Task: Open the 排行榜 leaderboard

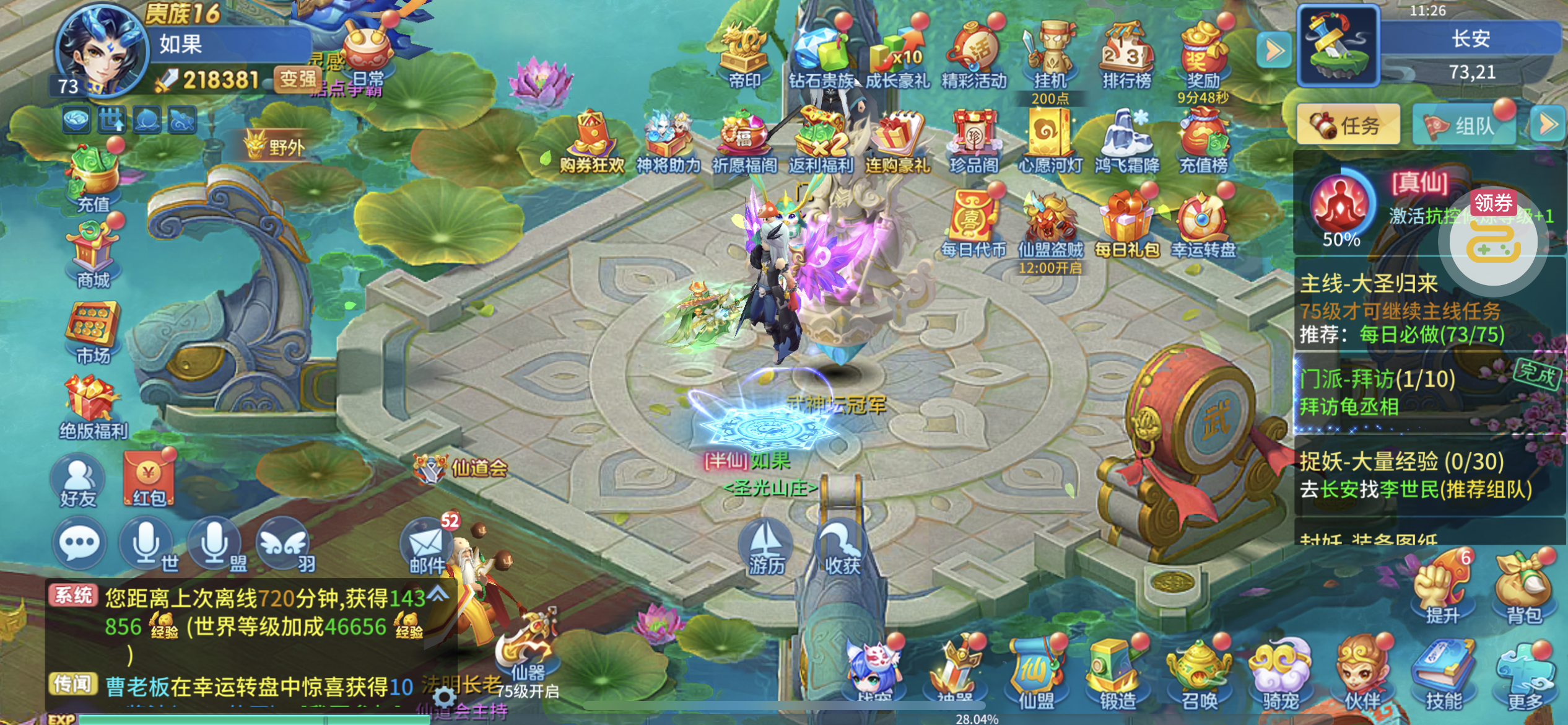Action: pos(1126,56)
